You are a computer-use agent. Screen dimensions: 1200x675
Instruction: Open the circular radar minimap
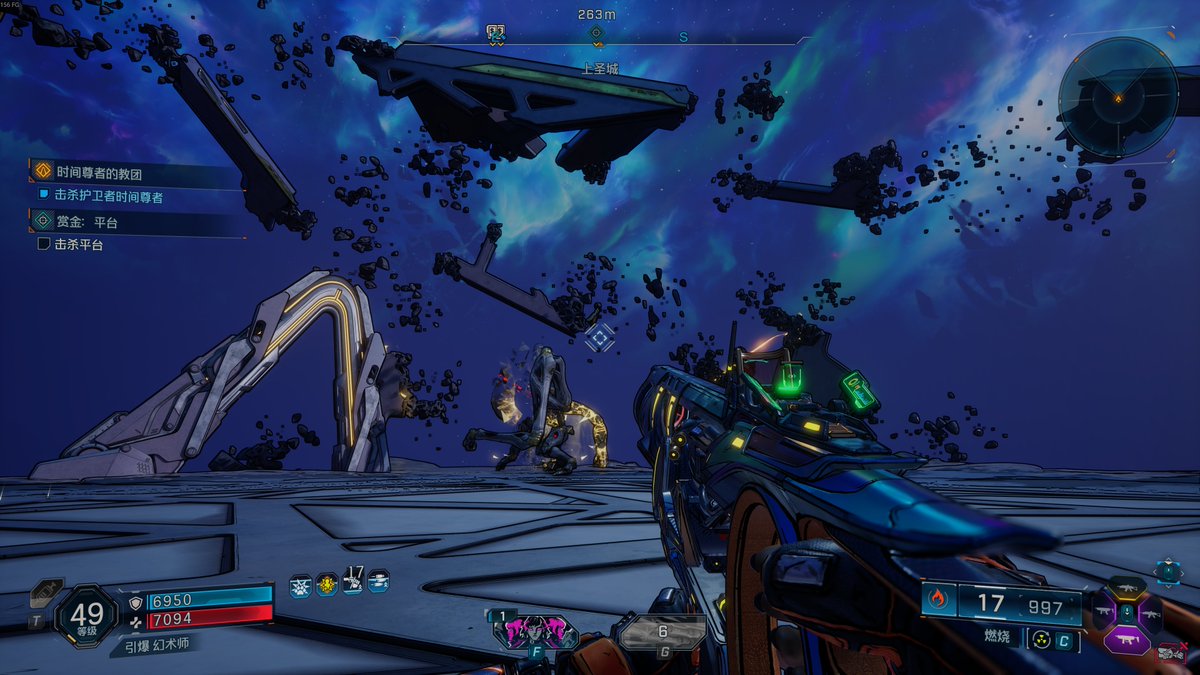(x=1118, y=97)
